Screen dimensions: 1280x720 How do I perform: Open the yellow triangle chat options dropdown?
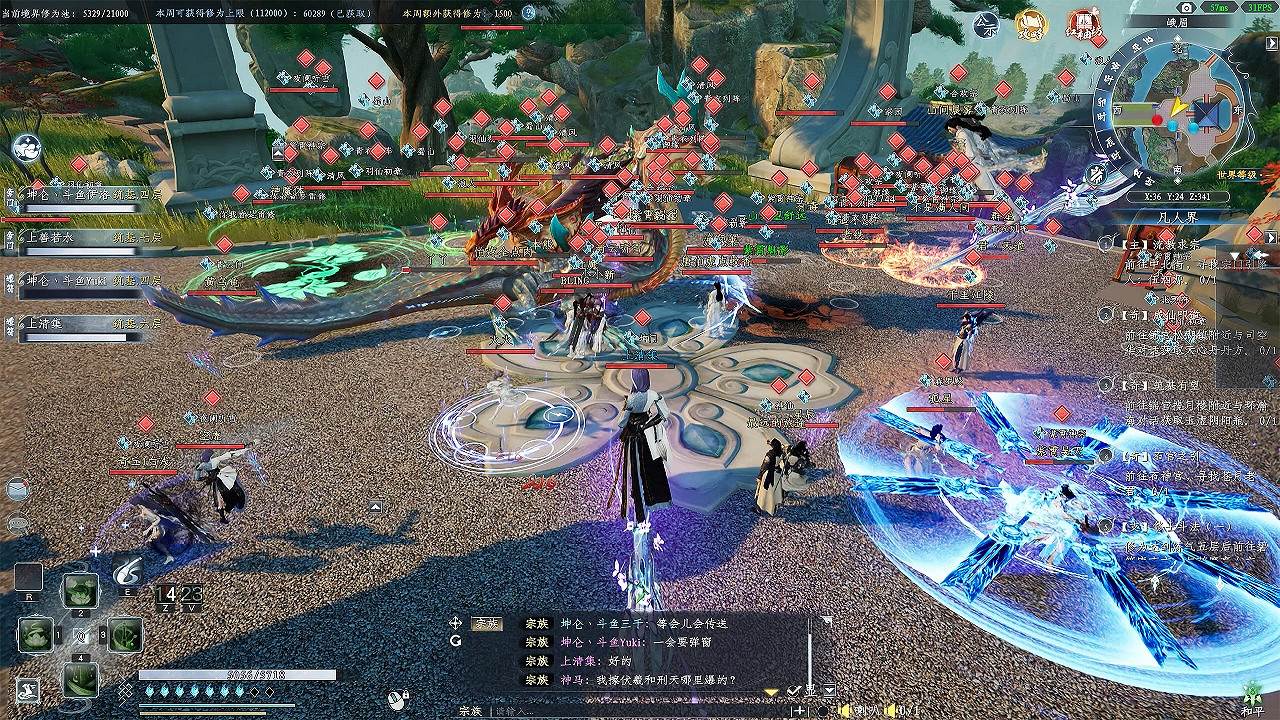[x=770, y=692]
